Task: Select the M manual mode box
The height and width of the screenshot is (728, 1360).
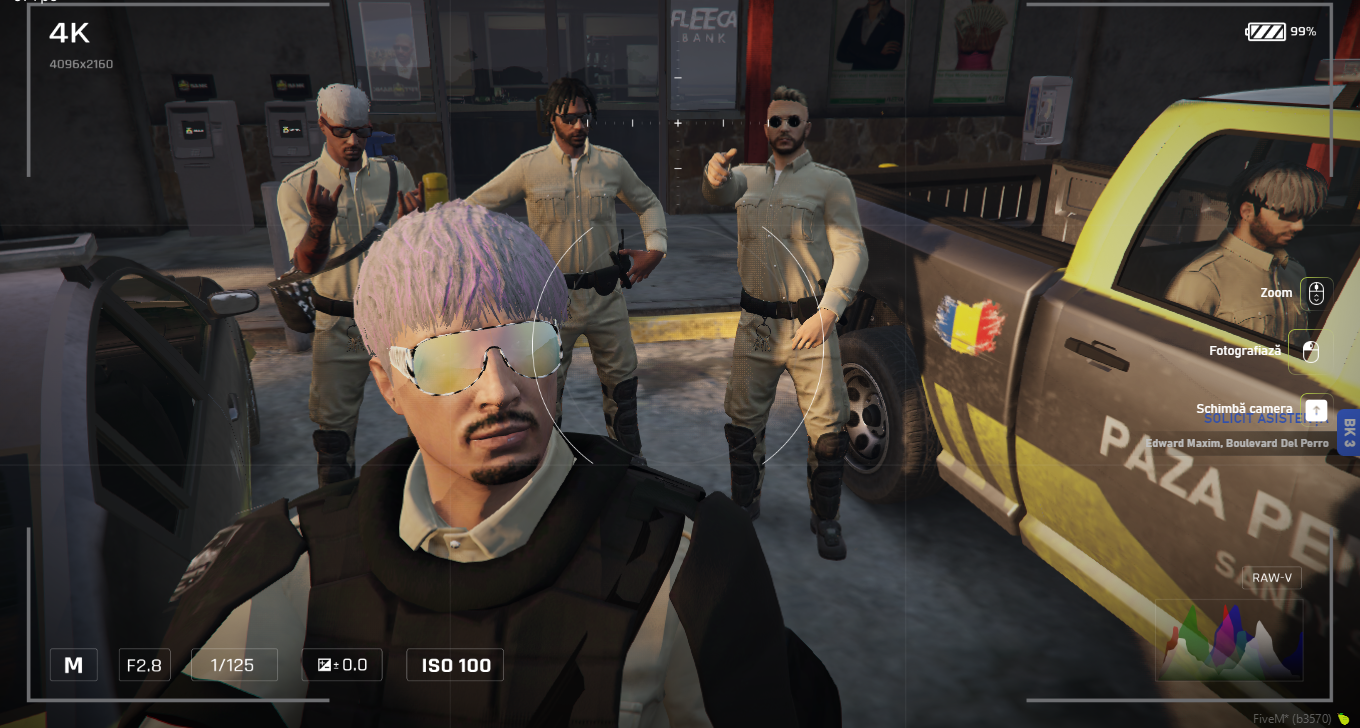Action: tap(74, 665)
